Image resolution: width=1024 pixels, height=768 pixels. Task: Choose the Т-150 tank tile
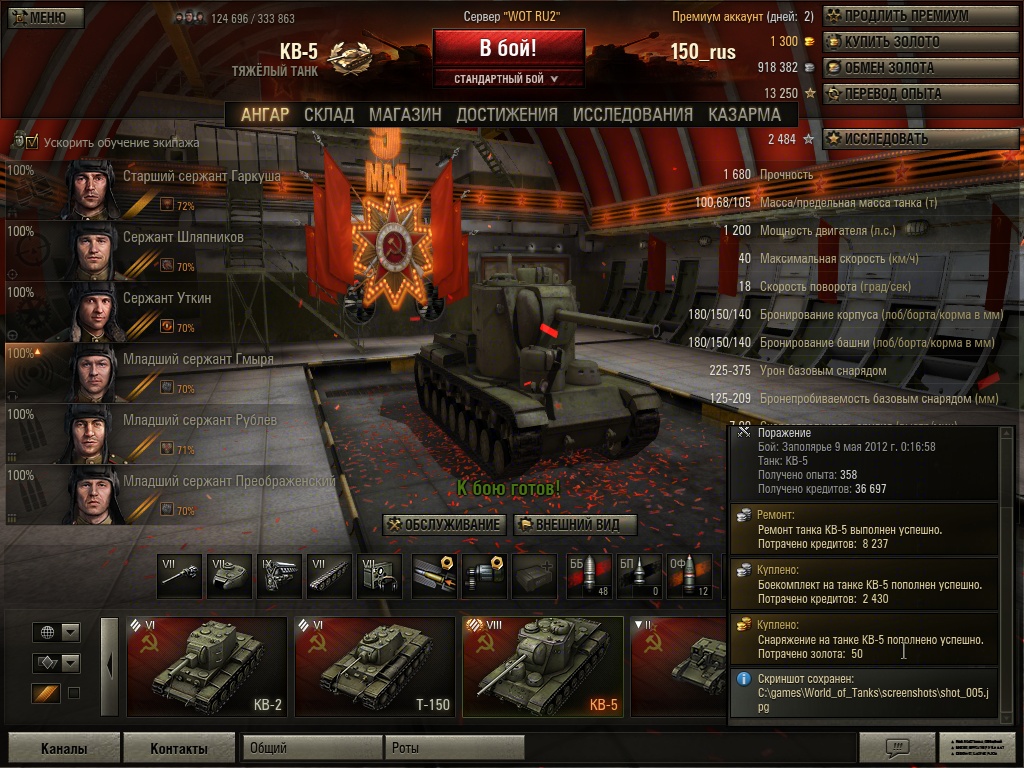[x=374, y=667]
